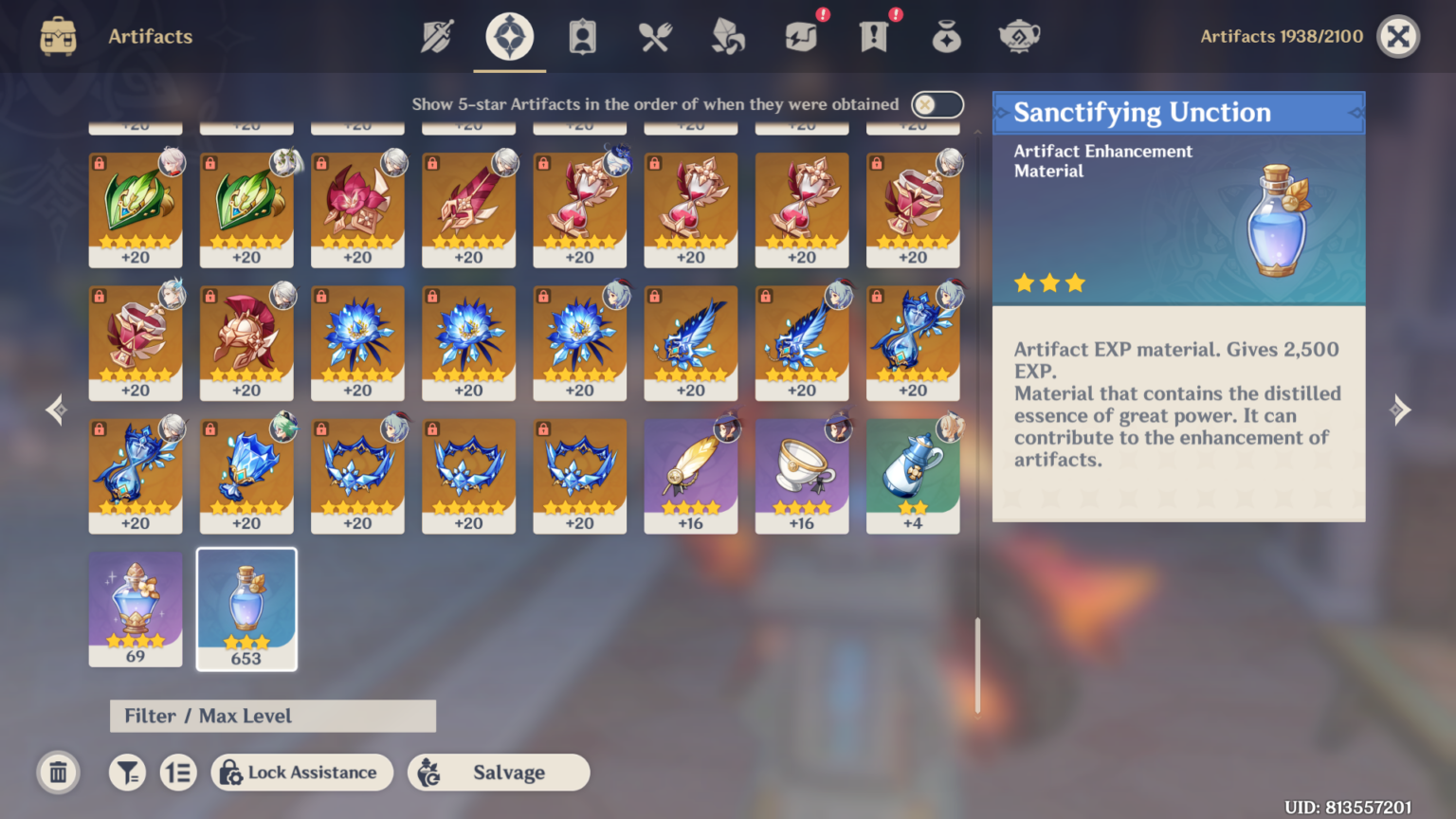Toggle the lock on a blue flower artifact
The image size is (1456, 819).
point(322,296)
